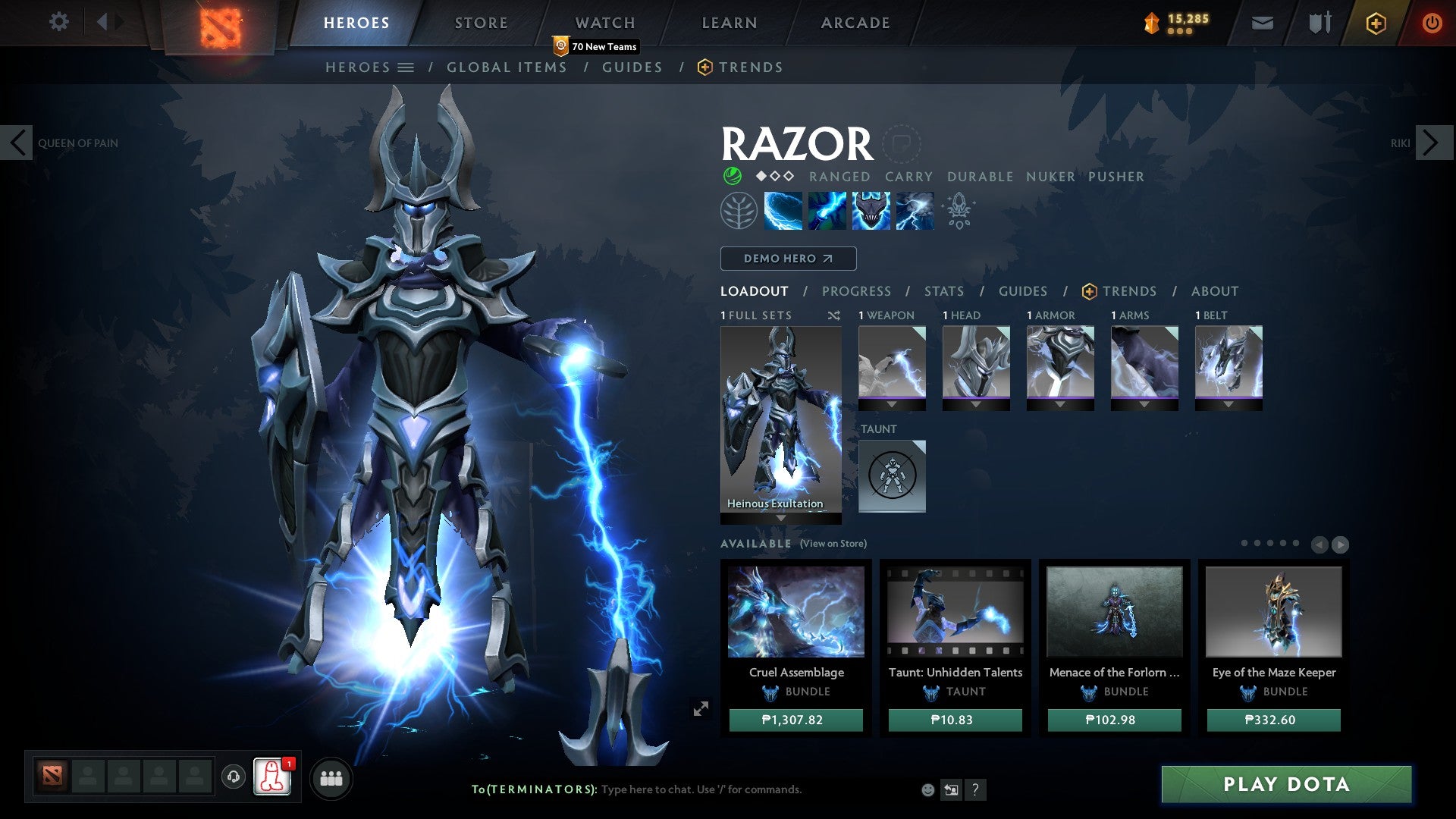Open the ARCADE menu

point(855,22)
